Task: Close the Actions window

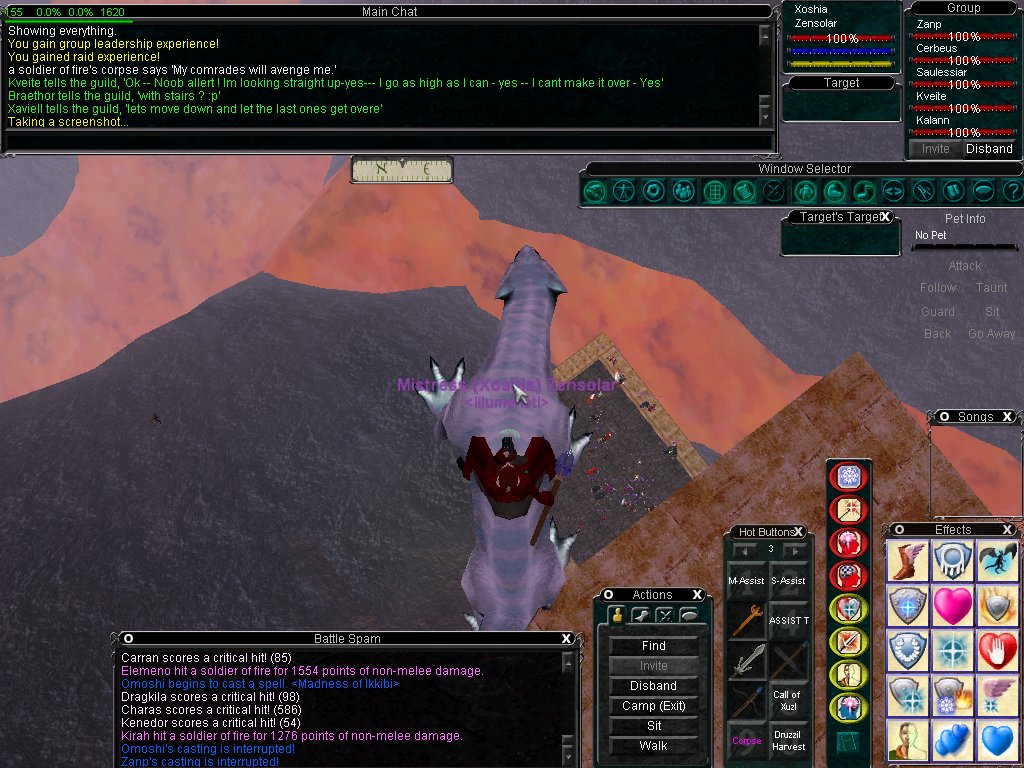Action: (696, 595)
